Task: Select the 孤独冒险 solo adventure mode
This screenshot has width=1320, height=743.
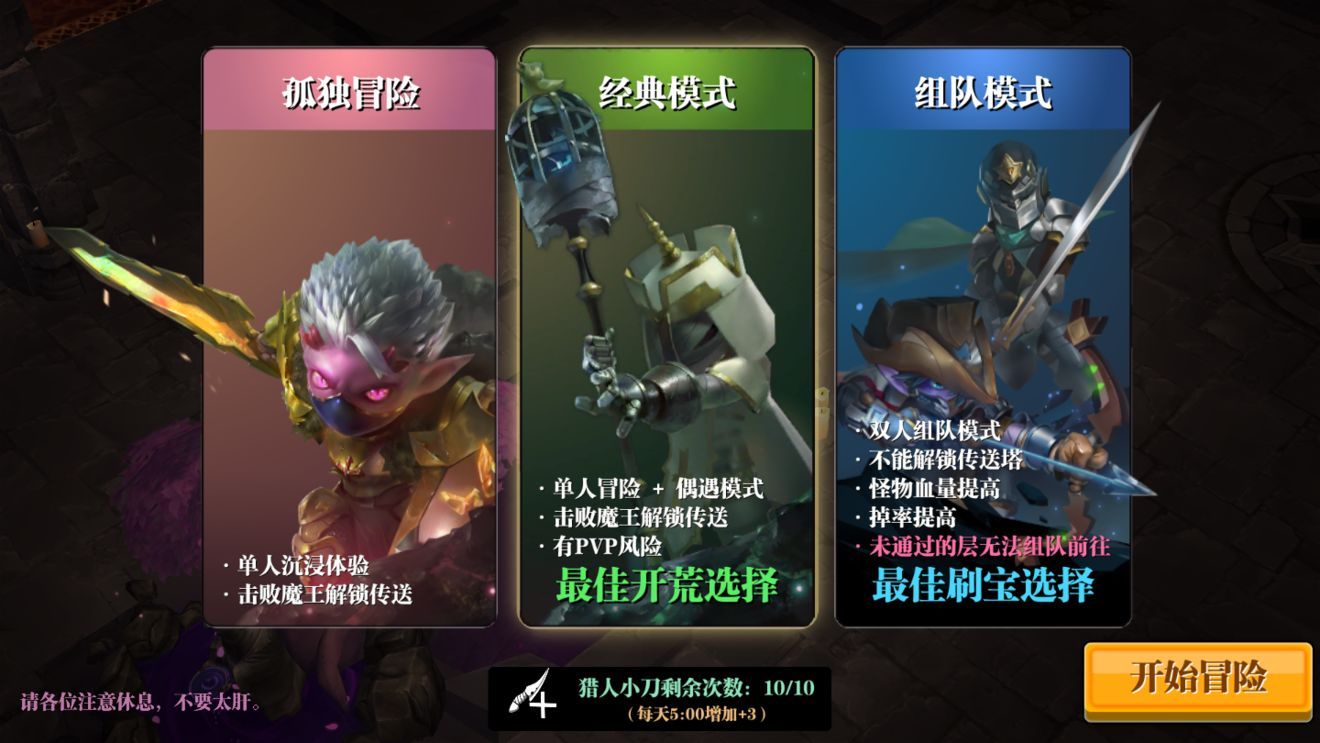Action: coord(350,350)
